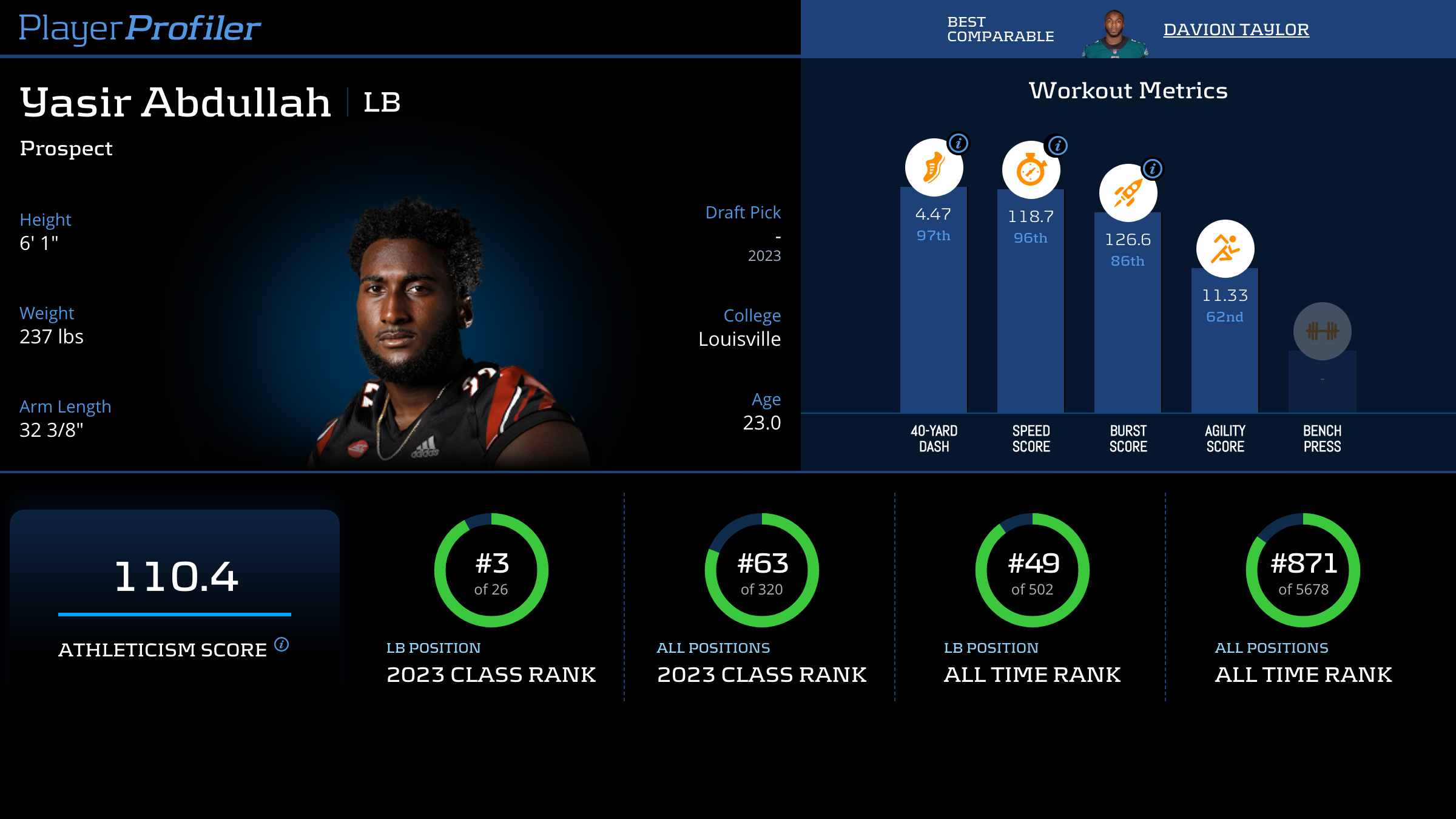Screen dimensions: 1456x819
Task: Open the Davion Taylor comparable player link
Action: [x=1236, y=29]
